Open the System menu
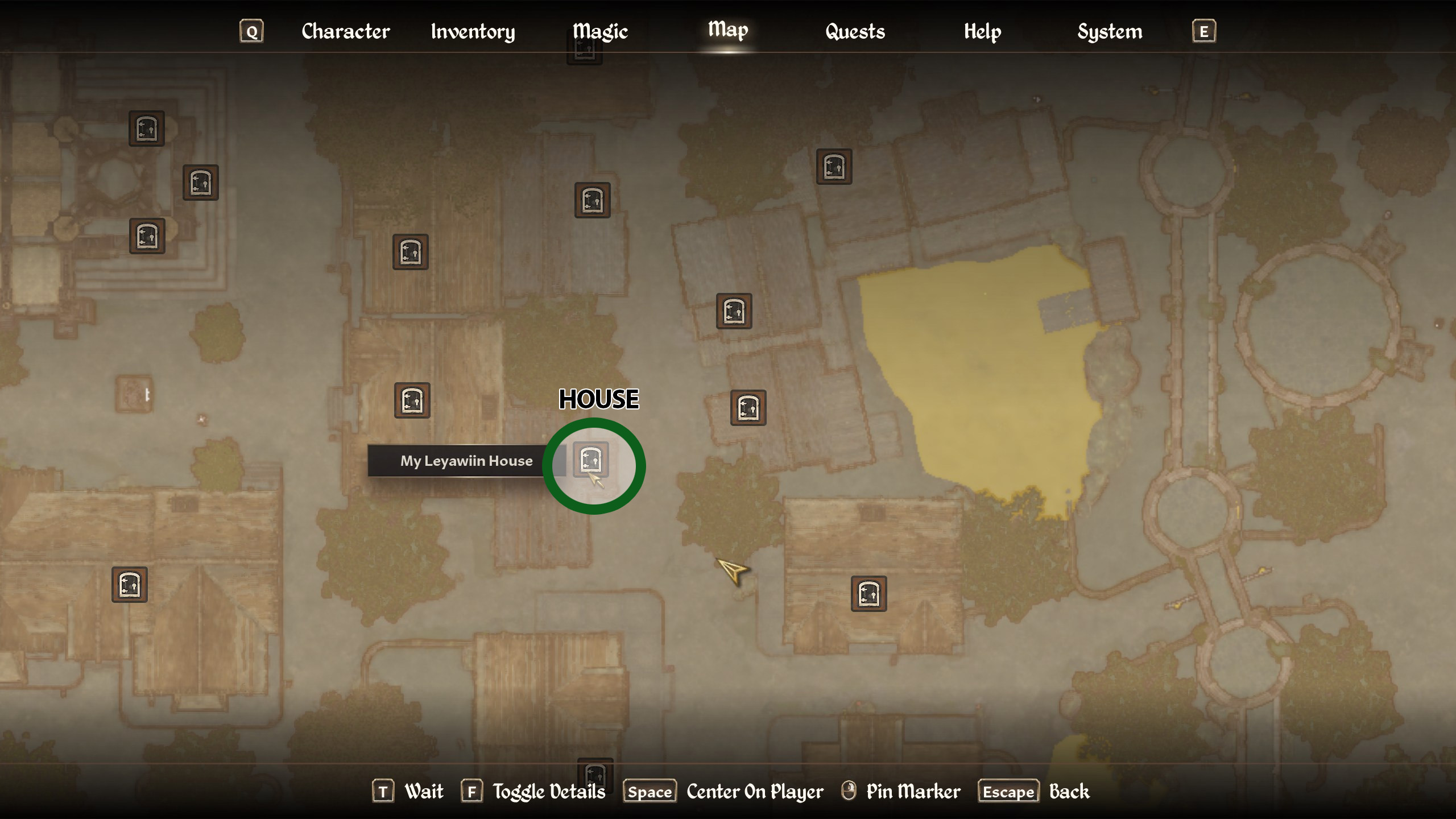The image size is (1456, 819). coord(1109,31)
